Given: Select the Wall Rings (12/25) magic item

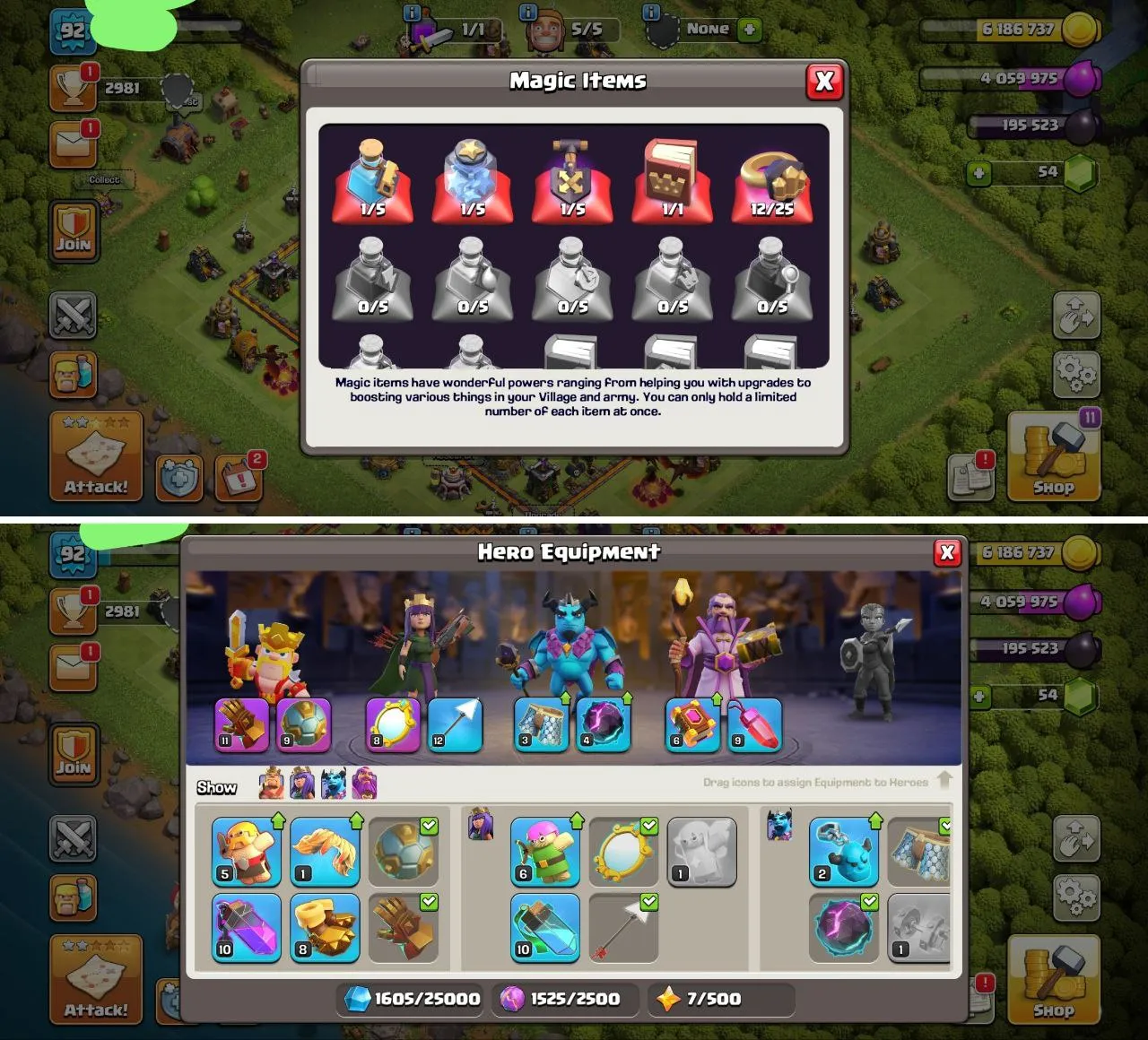Looking at the screenshot, I should click(771, 179).
